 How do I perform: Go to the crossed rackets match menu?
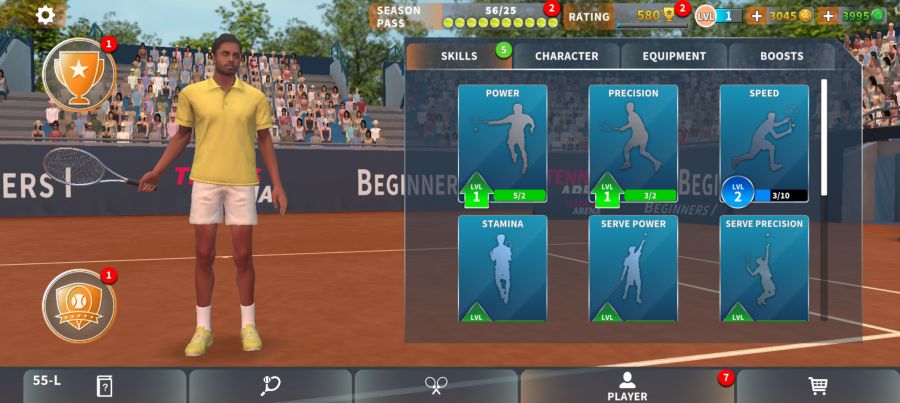(x=436, y=386)
